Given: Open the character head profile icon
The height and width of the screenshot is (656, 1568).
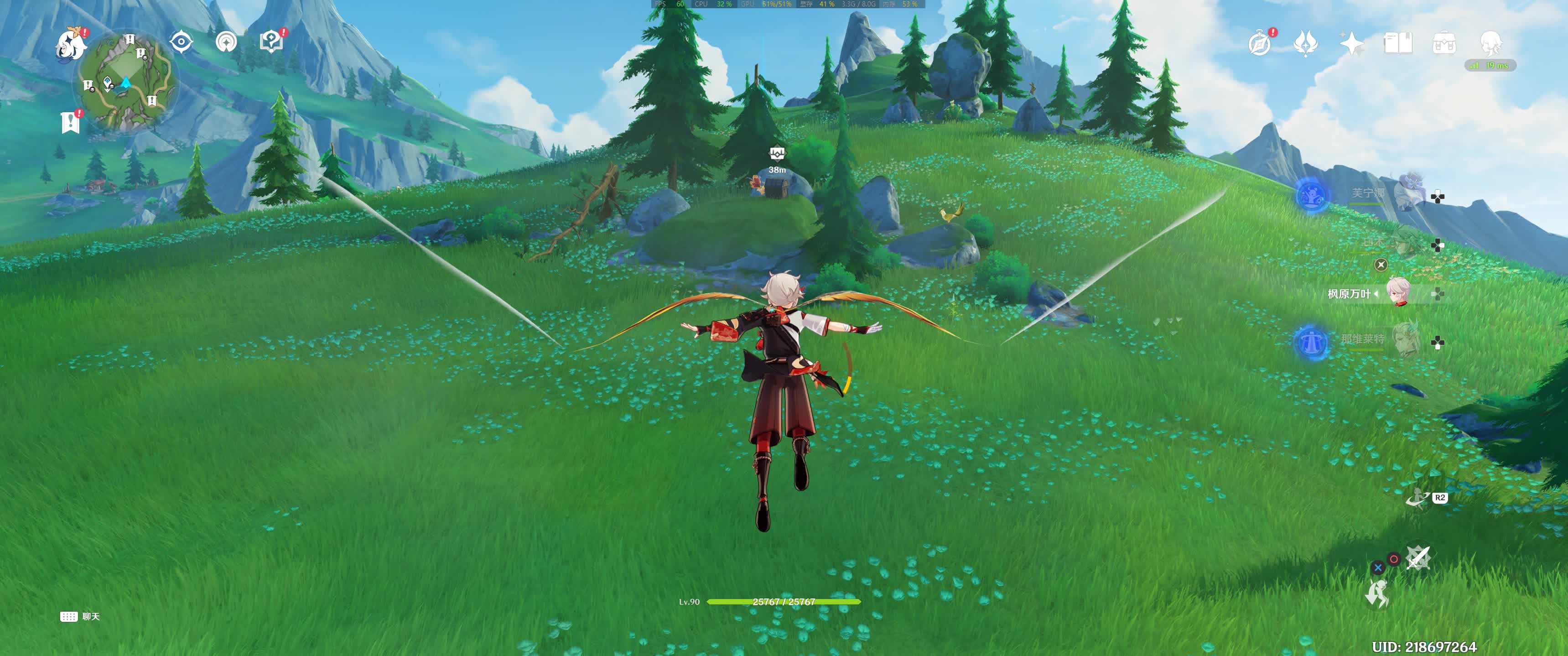Looking at the screenshot, I should coord(1490,42).
